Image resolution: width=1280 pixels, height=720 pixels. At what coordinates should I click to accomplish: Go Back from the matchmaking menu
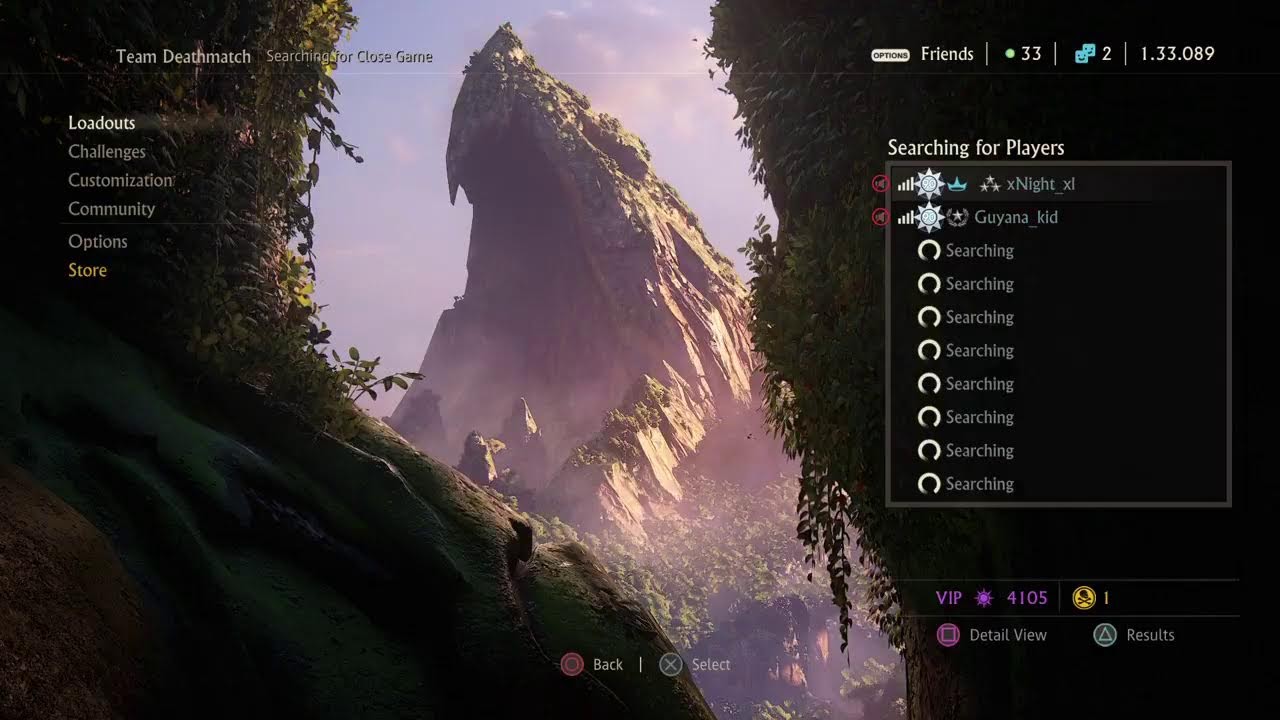click(607, 665)
